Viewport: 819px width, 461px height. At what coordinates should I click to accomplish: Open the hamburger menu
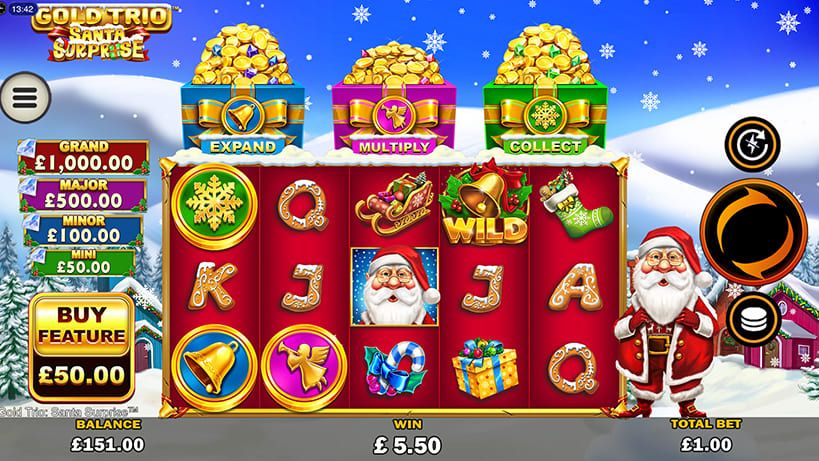(26, 96)
